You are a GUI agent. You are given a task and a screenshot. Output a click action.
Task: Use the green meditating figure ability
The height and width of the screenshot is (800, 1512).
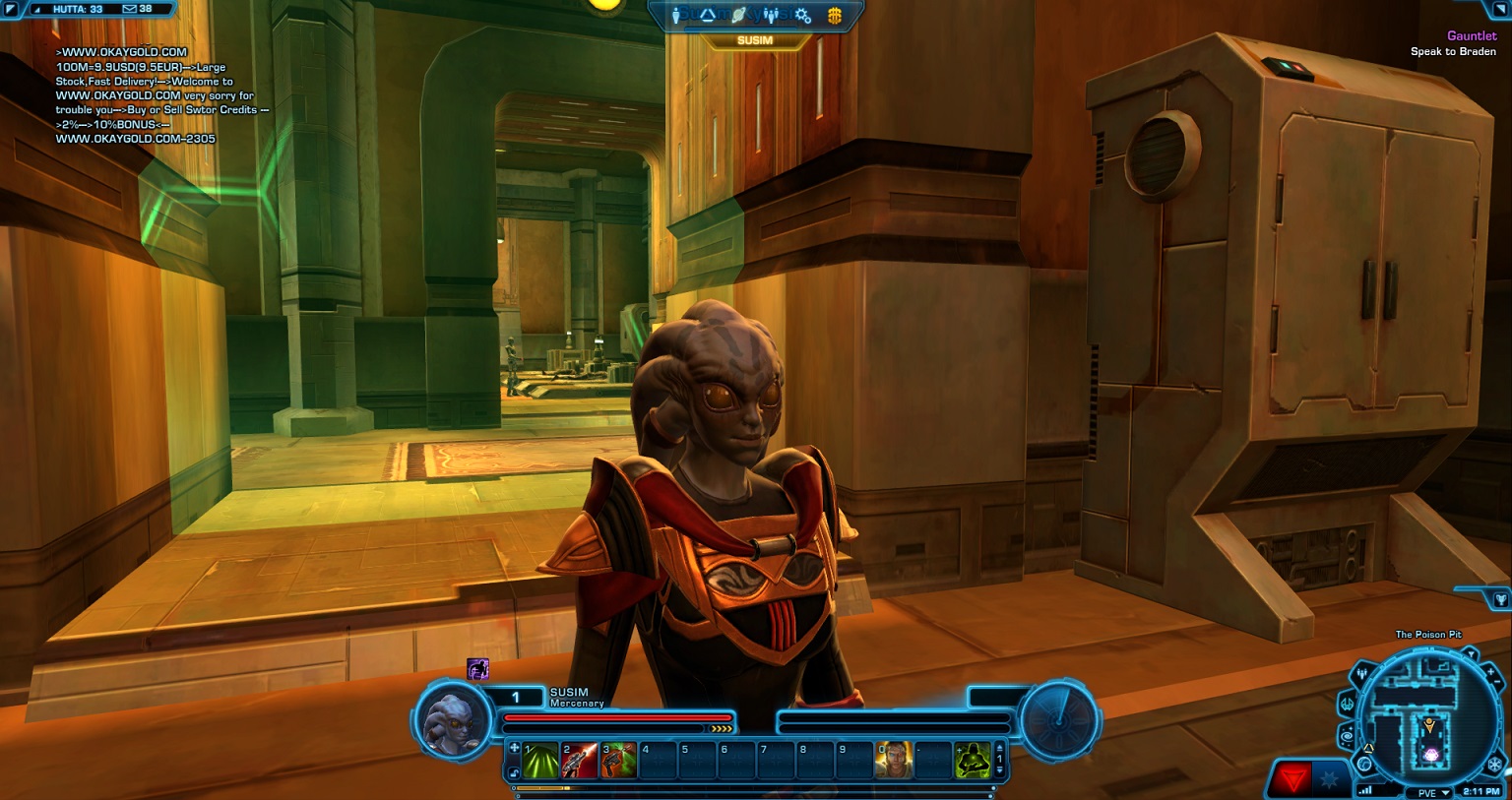[973, 761]
